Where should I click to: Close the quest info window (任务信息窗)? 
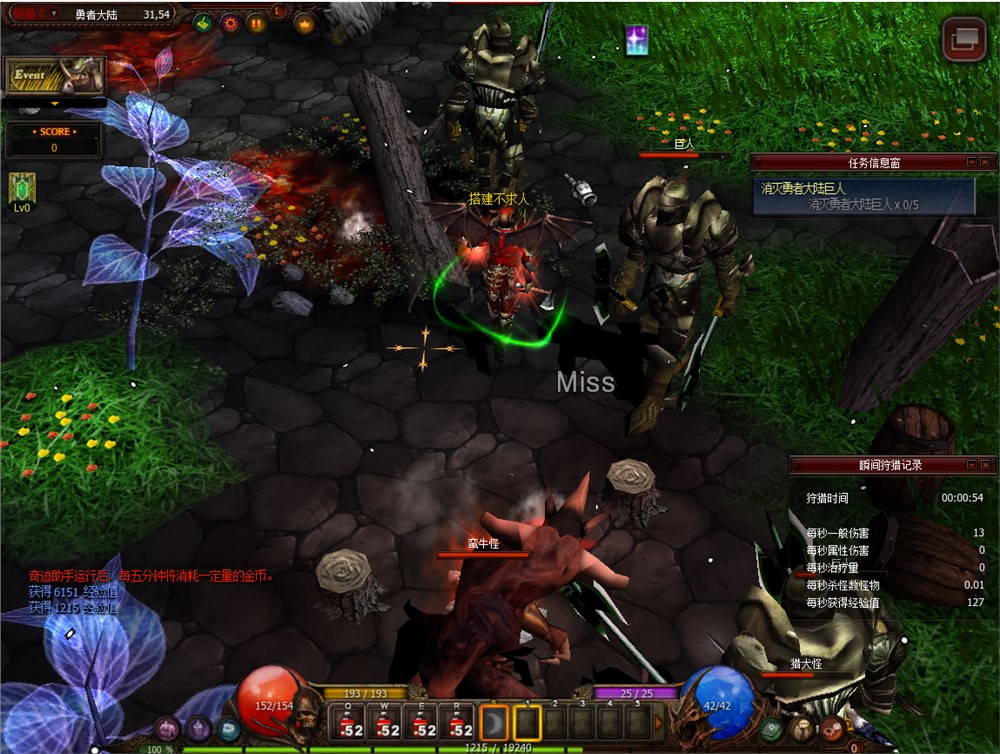tap(985, 161)
